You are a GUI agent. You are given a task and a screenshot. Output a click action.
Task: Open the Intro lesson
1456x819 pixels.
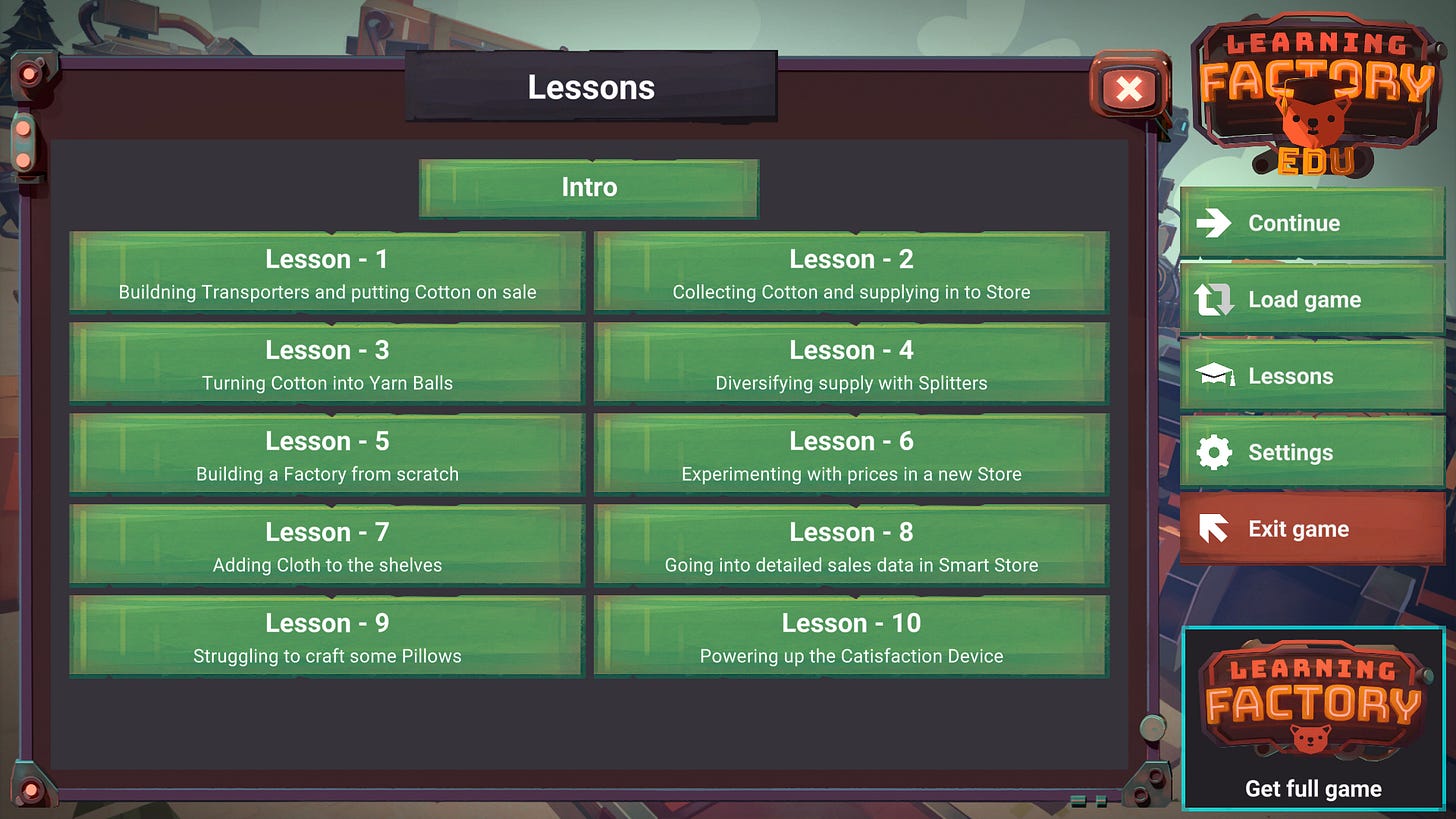point(588,187)
